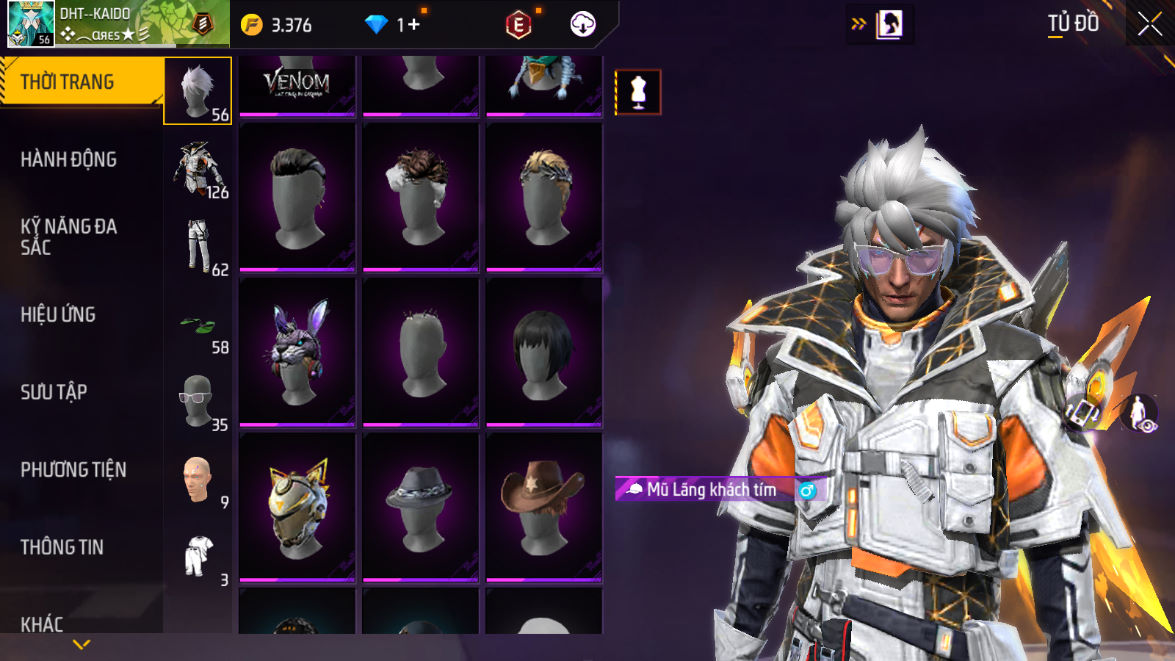This screenshot has height=661, width=1175.
Task: Select the KỸ NĂNG ĐA SẮC category
Action: click(68, 236)
